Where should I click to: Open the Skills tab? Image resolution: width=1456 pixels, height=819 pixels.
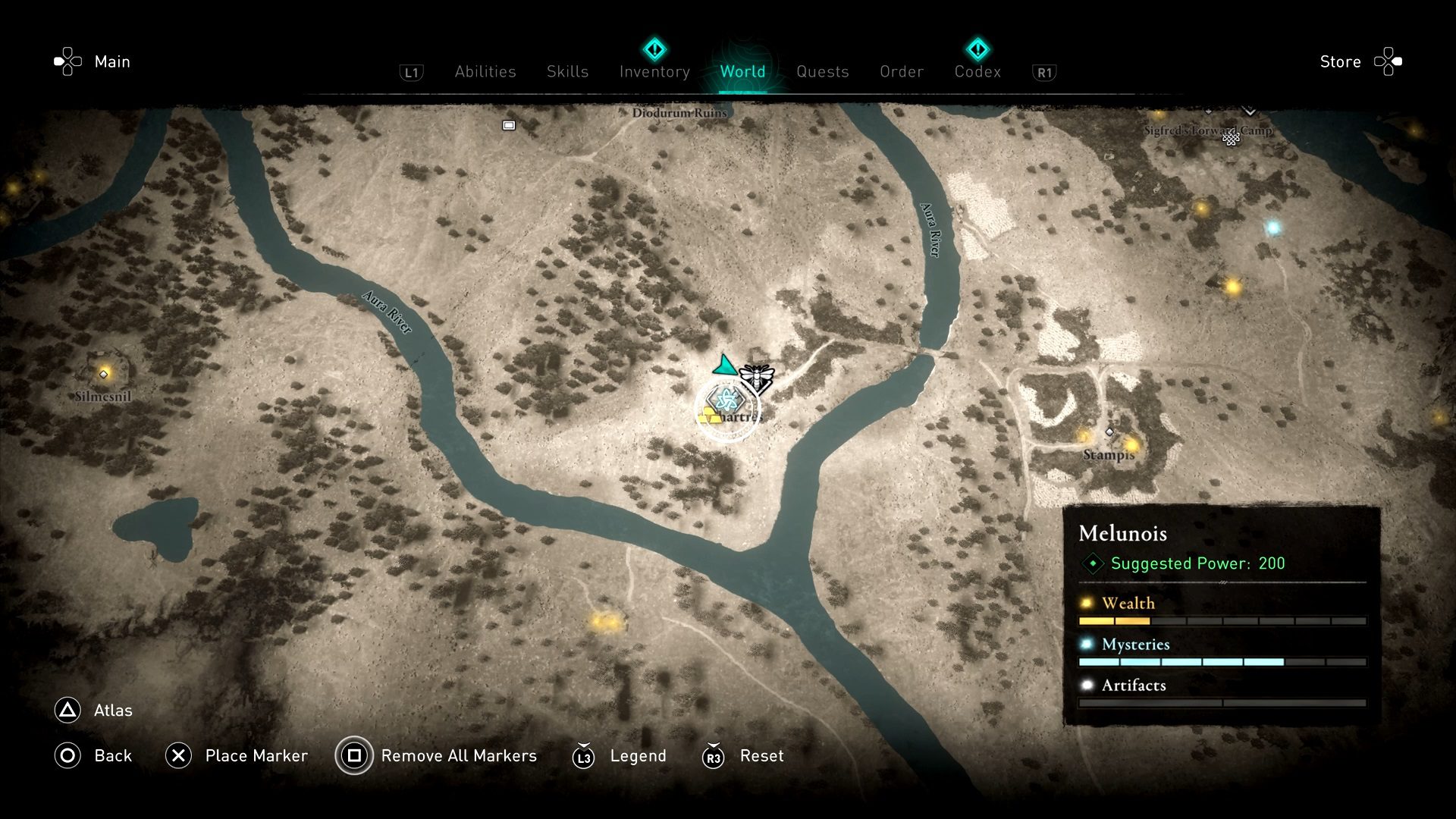pos(567,71)
